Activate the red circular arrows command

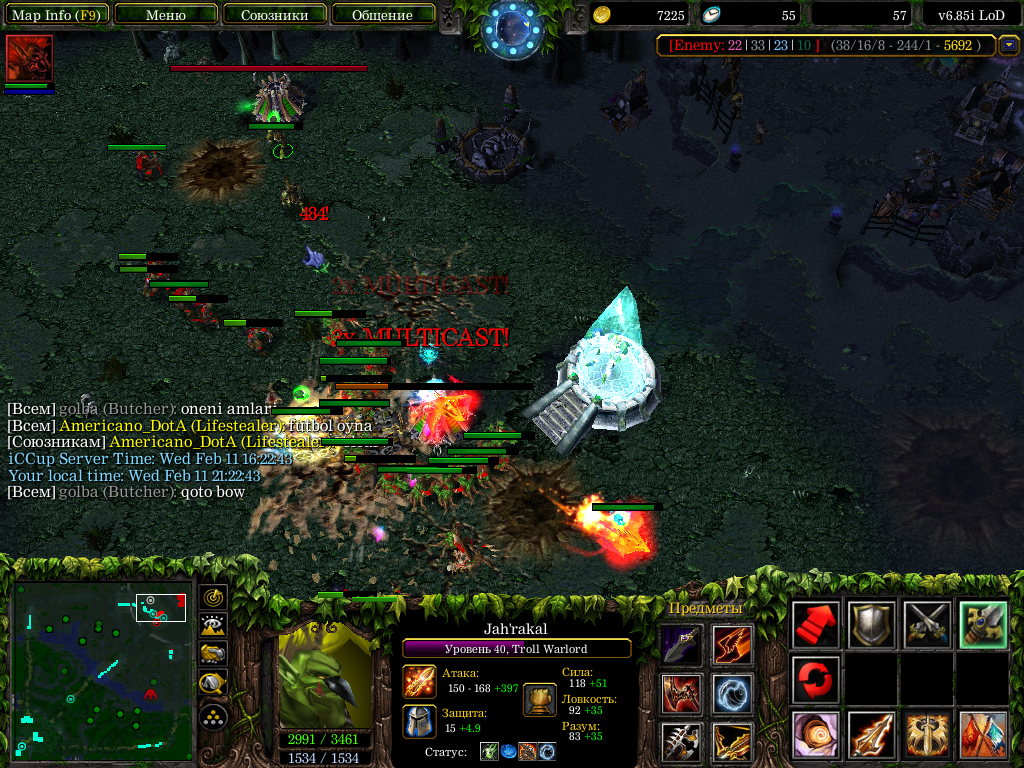(x=815, y=680)
